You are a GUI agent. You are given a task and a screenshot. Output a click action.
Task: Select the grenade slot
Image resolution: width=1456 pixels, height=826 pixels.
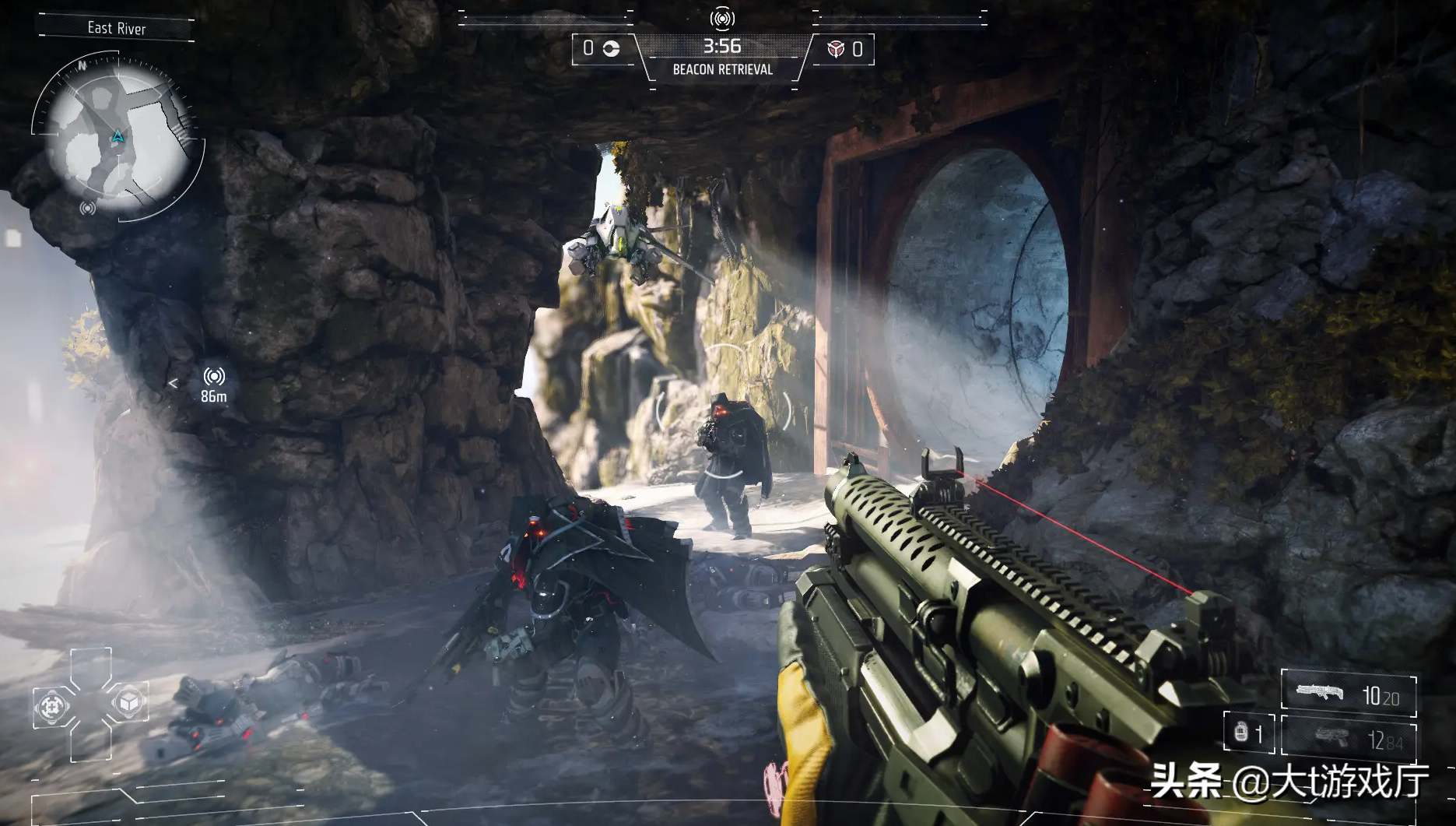click(x=1248, y=733)
